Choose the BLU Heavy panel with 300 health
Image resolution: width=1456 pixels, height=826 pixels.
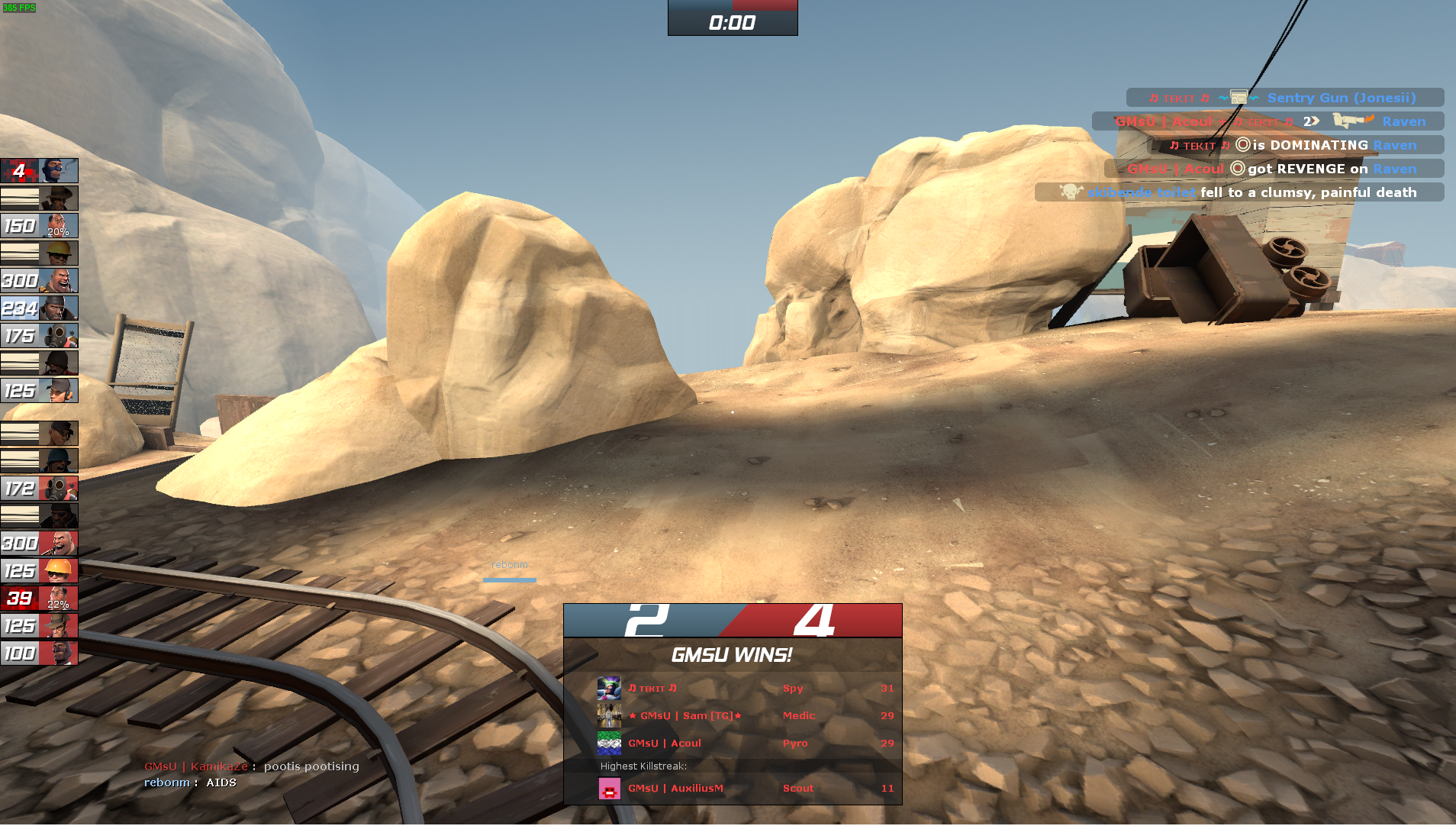click(39, 281)
